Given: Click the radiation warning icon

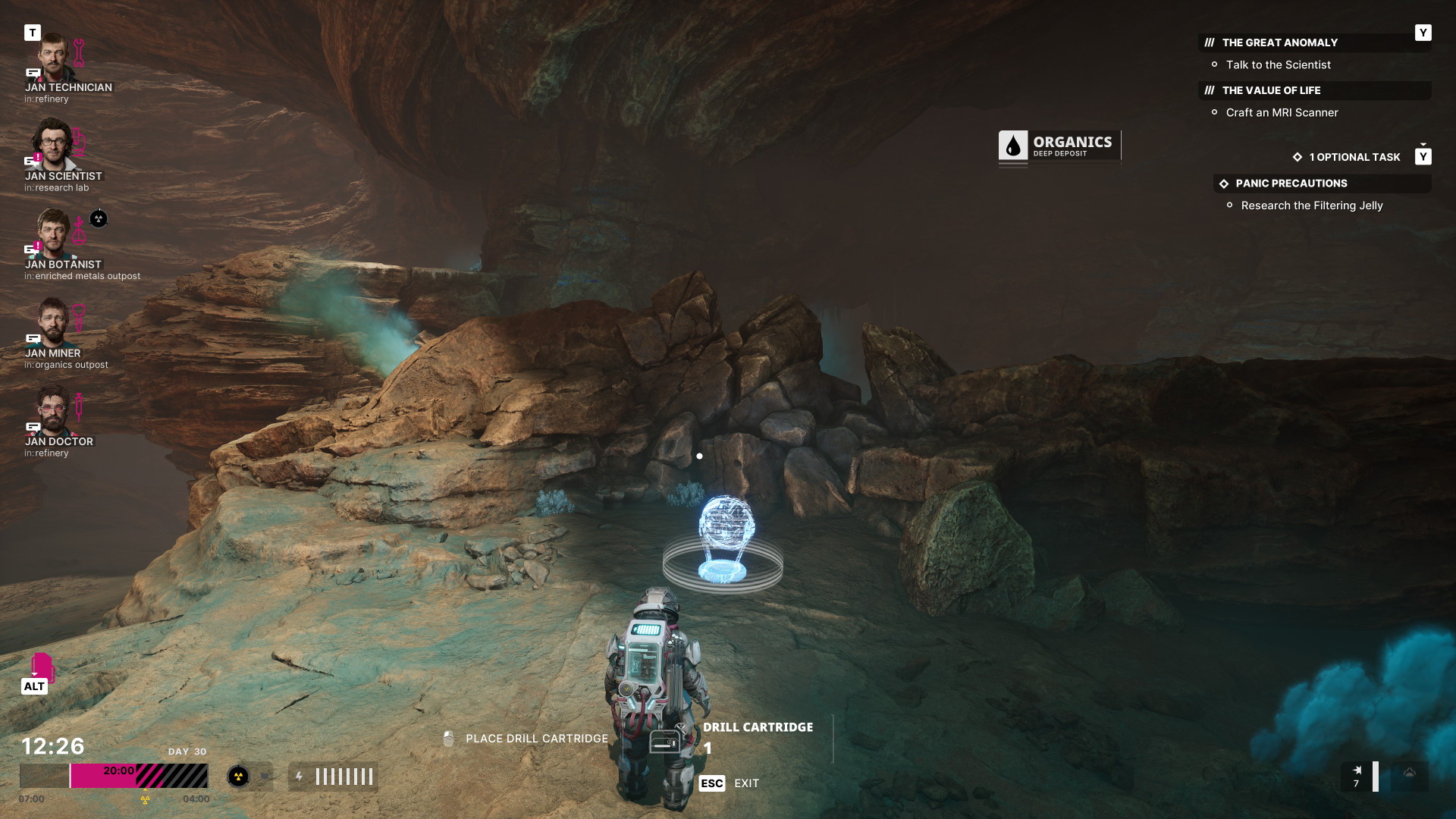Looking at the screenshot, I should (238, 777).
